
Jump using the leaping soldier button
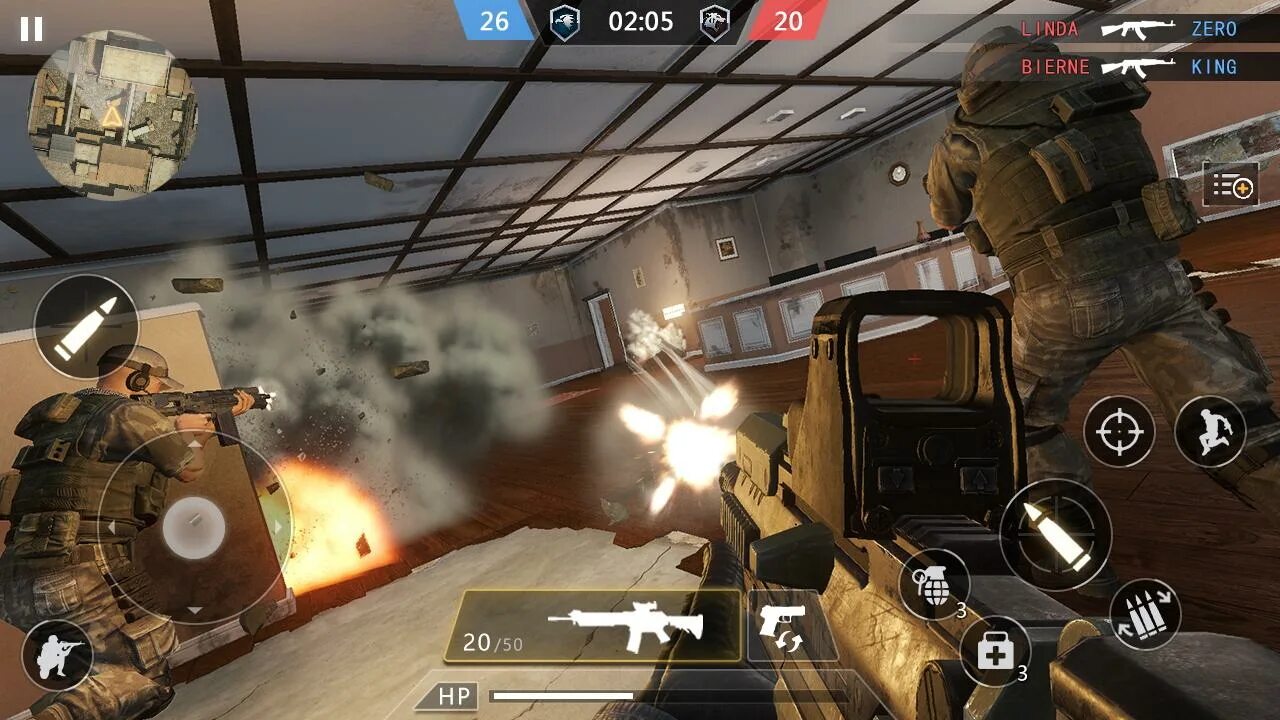(x=1210, y=432)
